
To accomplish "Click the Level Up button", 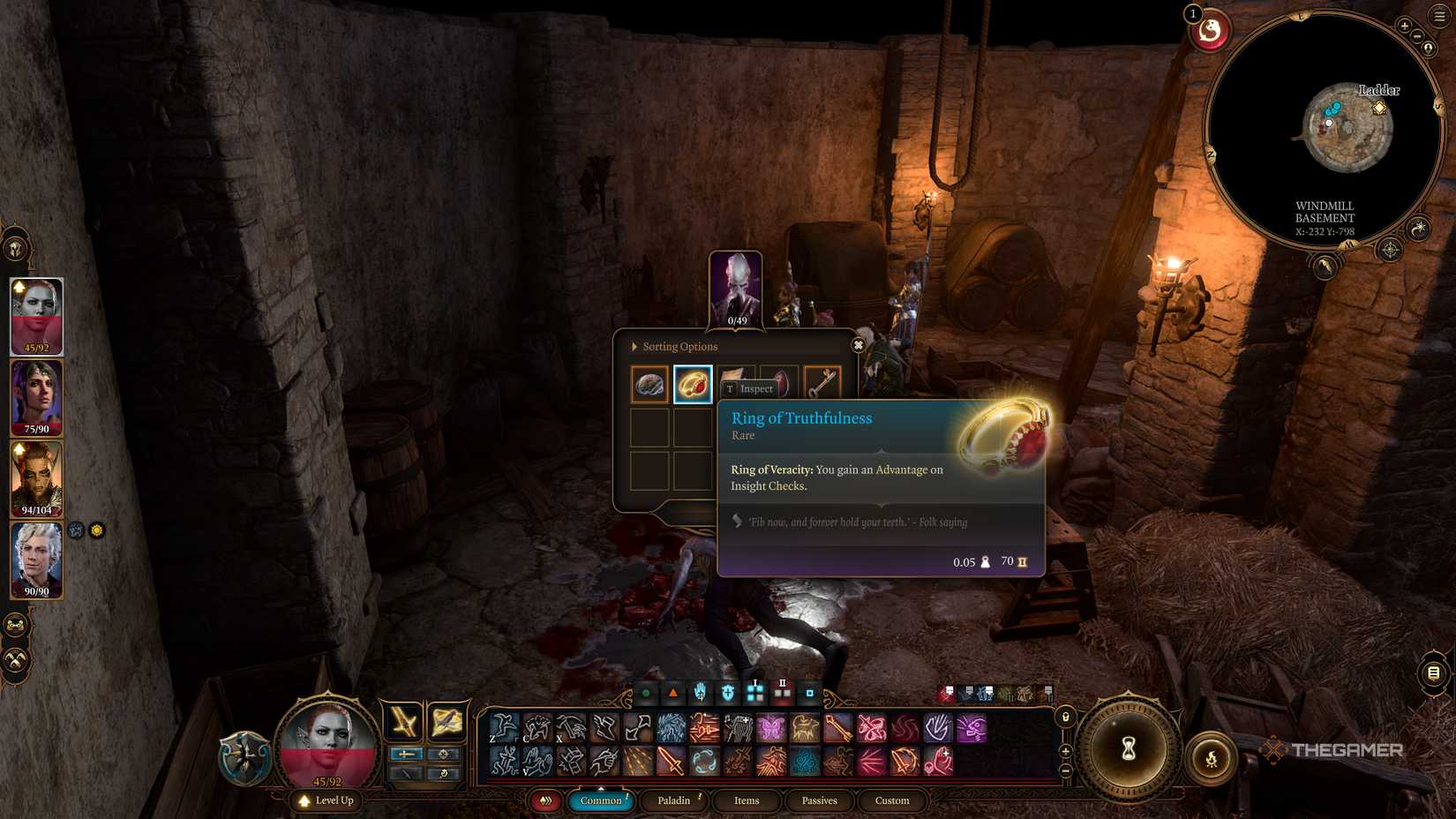I will pyautogui.click(x=327, y=800).
